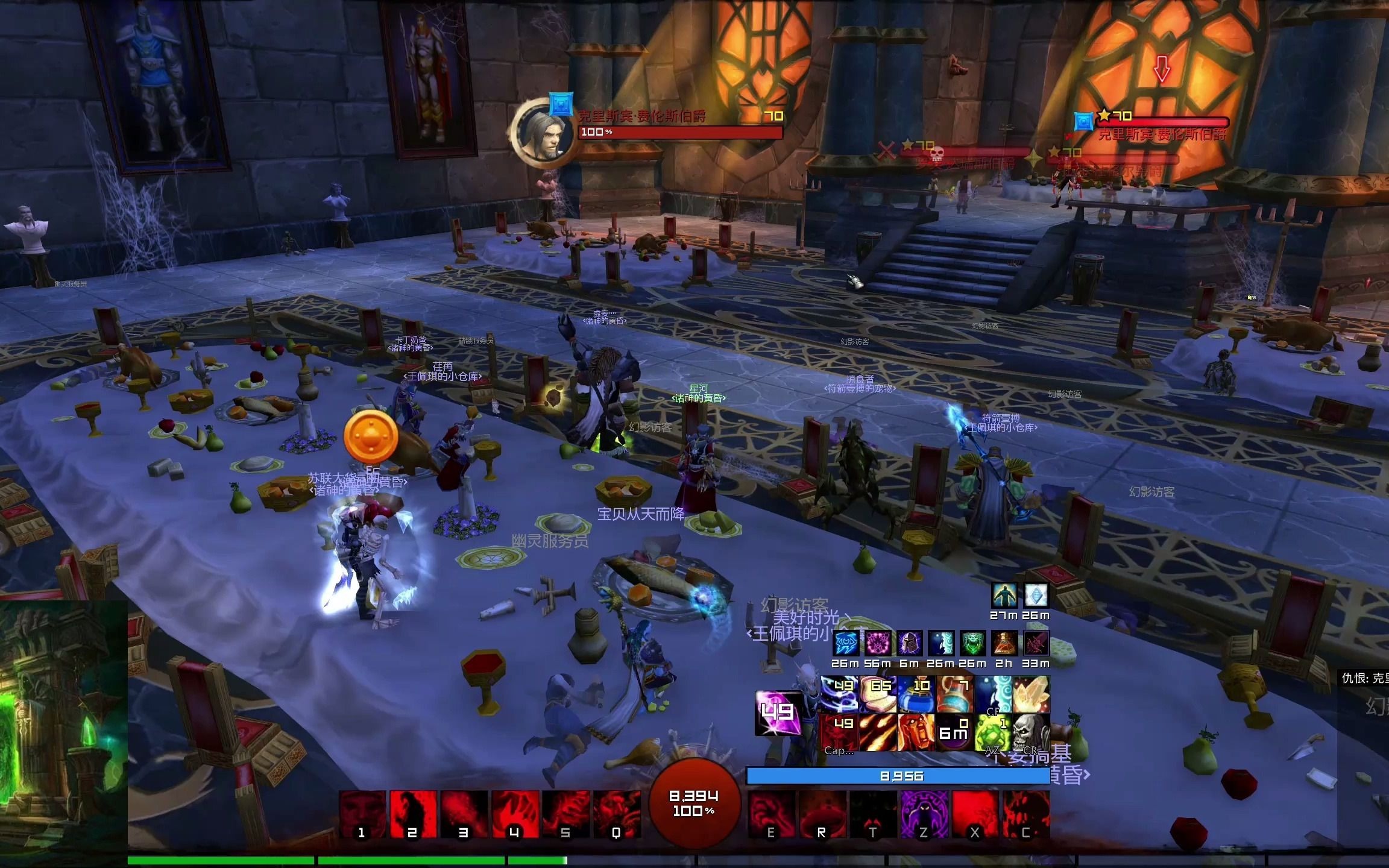Select the purple helmet buff icon

pyautogui.click(x=909, y=644)
